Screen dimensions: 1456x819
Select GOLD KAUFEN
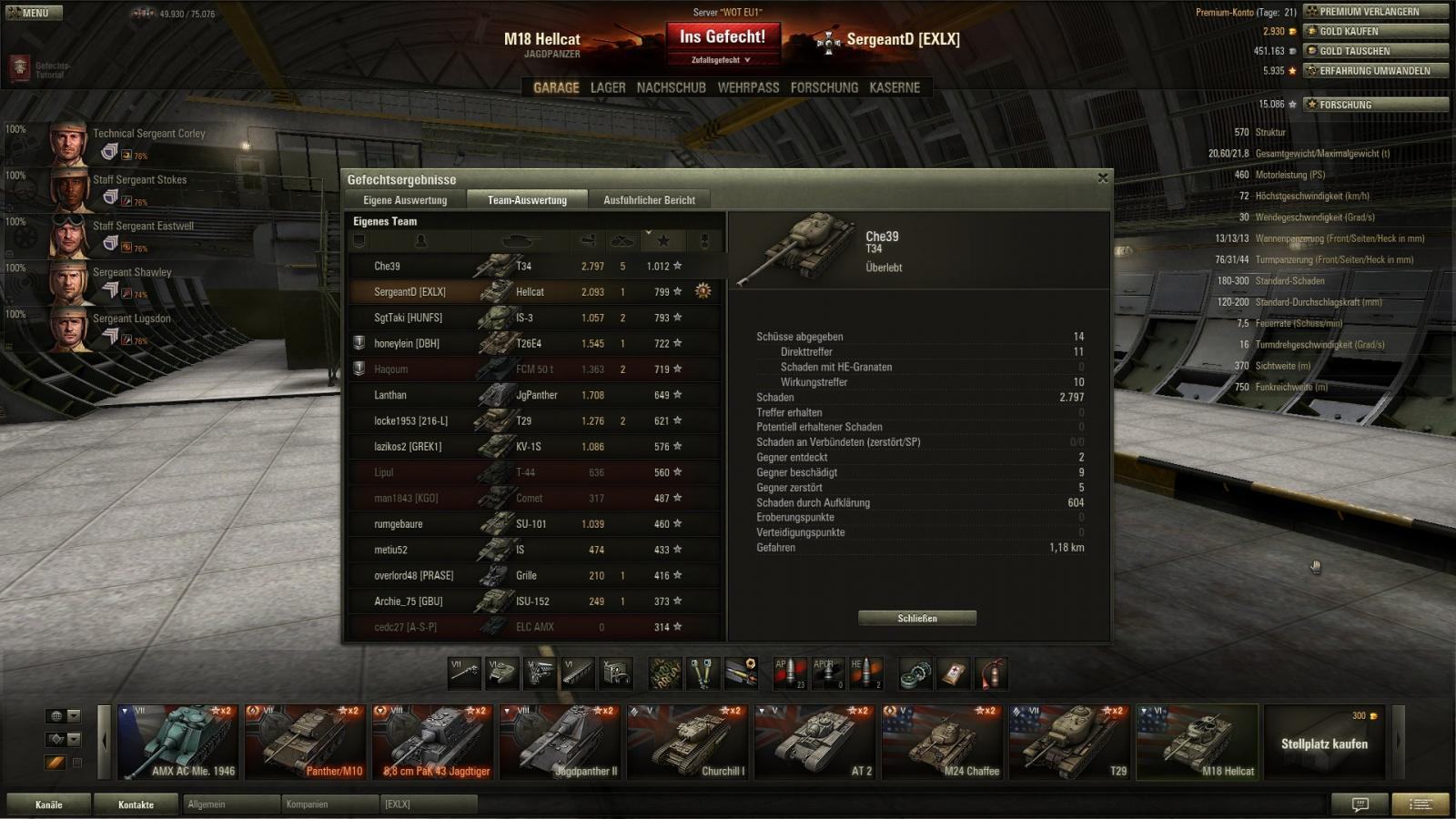tap(1375, 31)
